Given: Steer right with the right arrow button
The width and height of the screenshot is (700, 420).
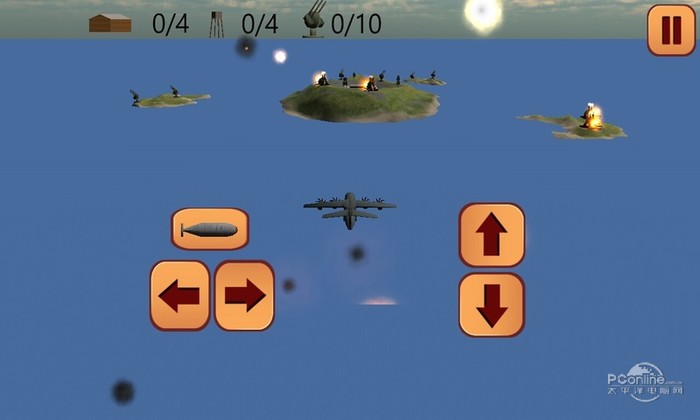Looking at the screenshot, I should [x=244, y=295].
